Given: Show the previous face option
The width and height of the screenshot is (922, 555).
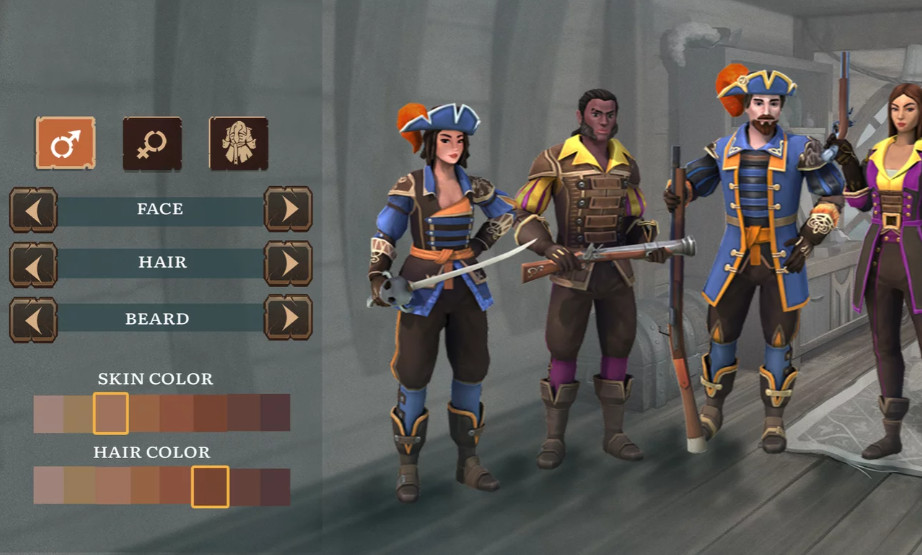Looking at the screenshot, I should tap(33, 209).
